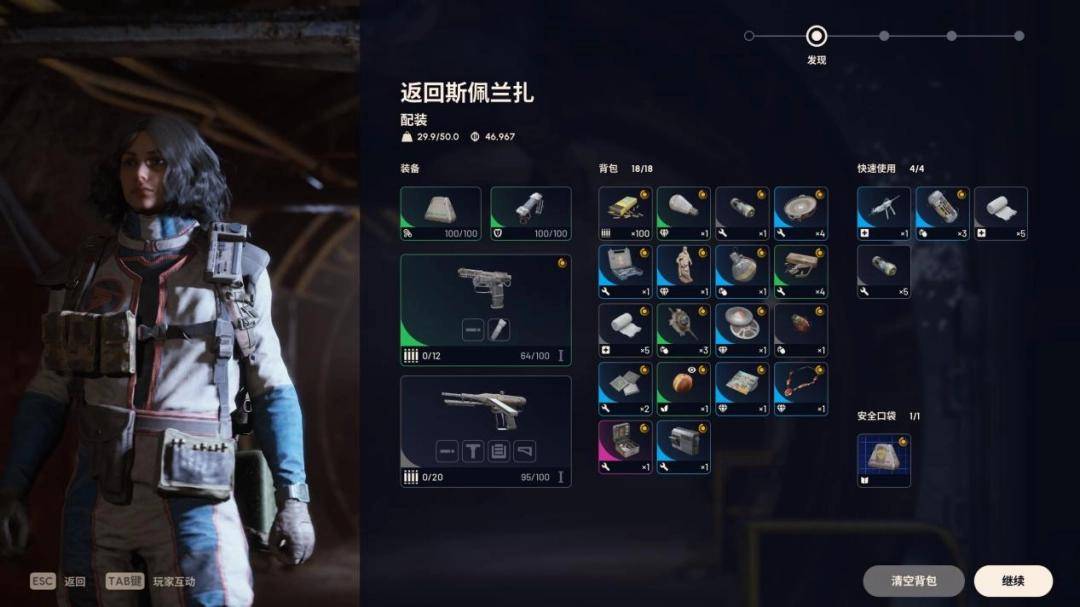
Task: Choose the shield equipment slot
Action: pyautogui.click(x=531, y=213)
